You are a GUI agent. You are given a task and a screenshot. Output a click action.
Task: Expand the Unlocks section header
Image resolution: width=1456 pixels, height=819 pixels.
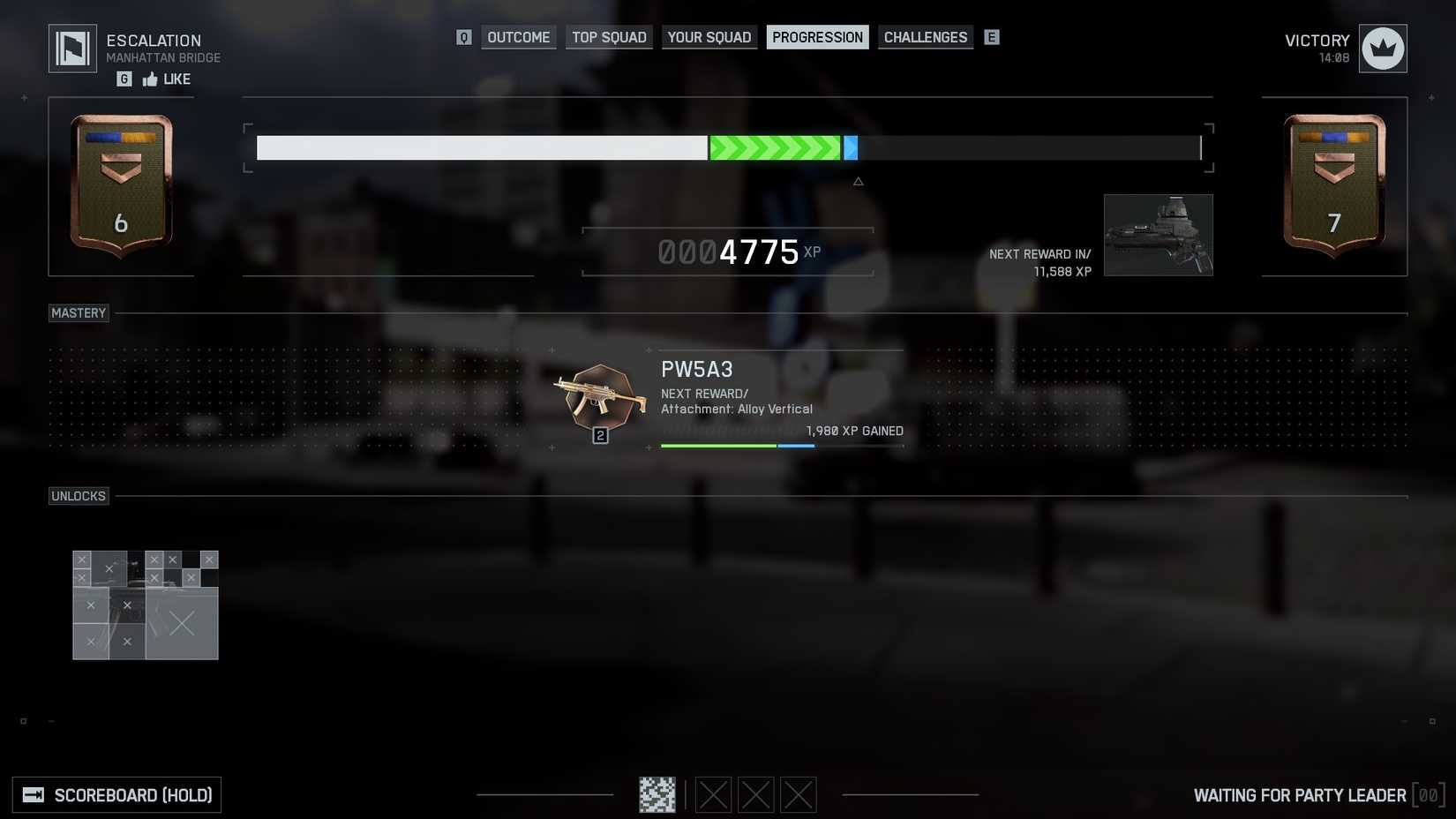pyautogui.click(x=79, y=495)
